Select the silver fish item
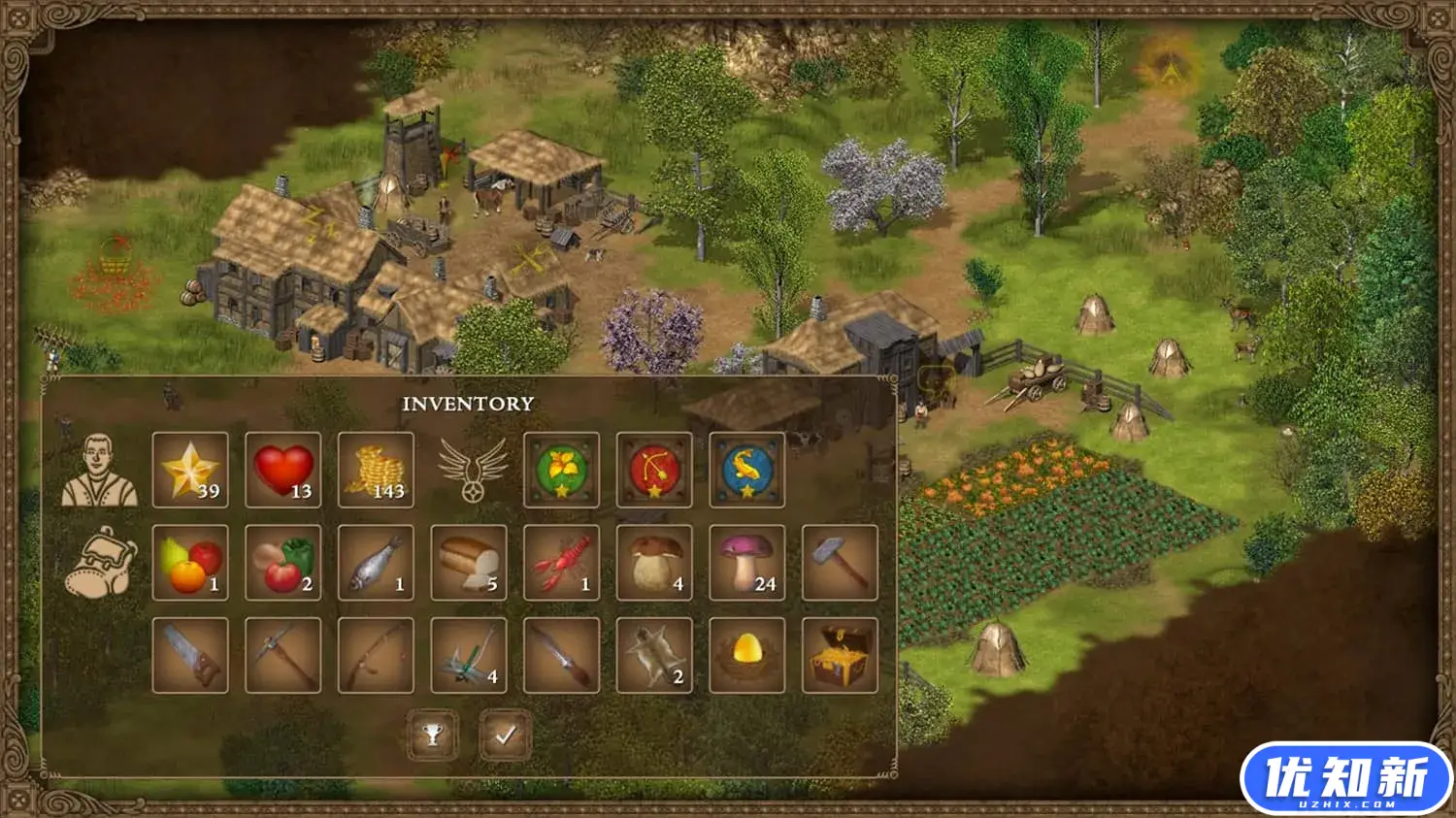The height and width of the screenshot is (818, 1456). coord(376,563)
